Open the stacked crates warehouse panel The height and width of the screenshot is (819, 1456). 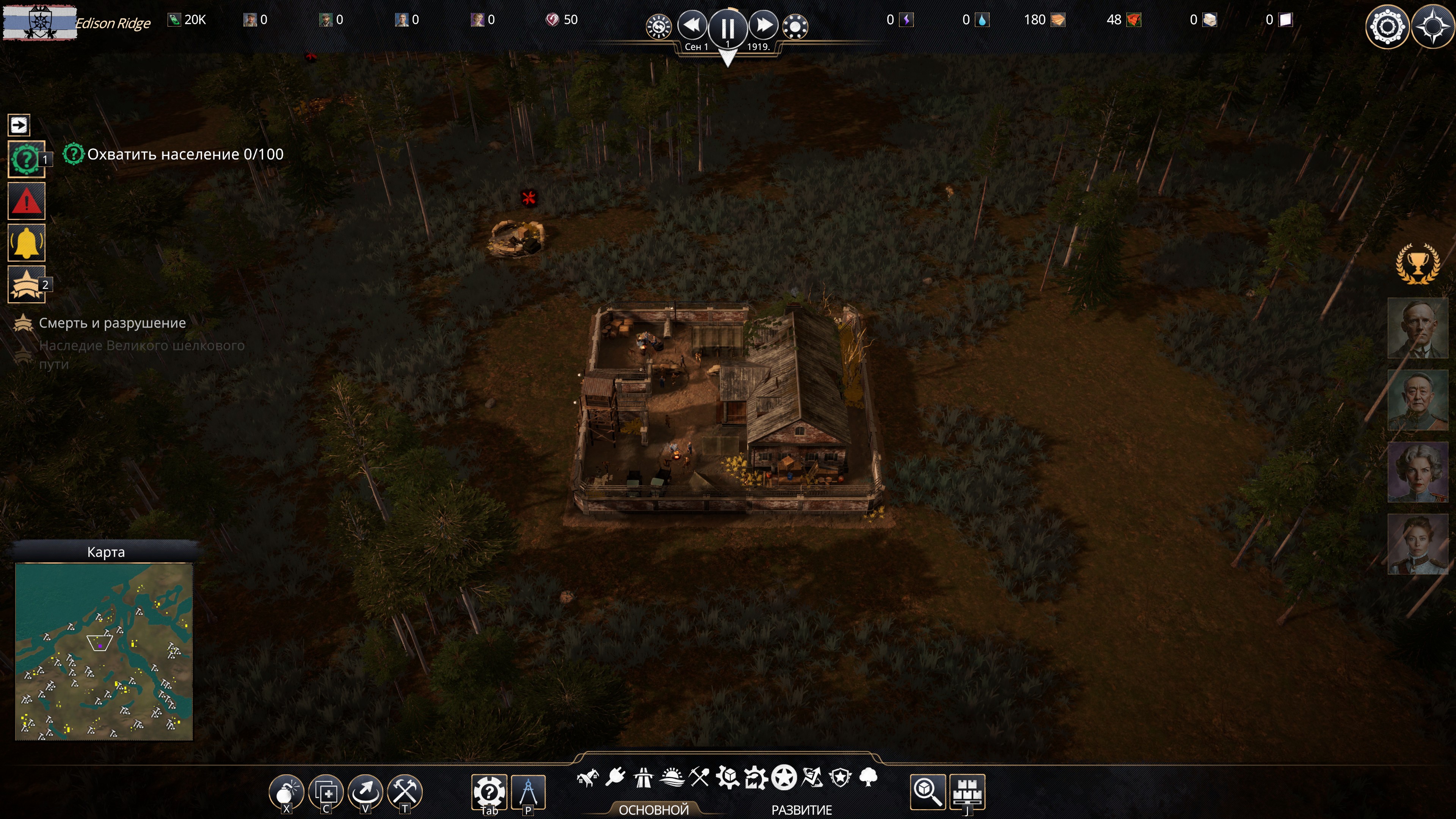(968, 791)
